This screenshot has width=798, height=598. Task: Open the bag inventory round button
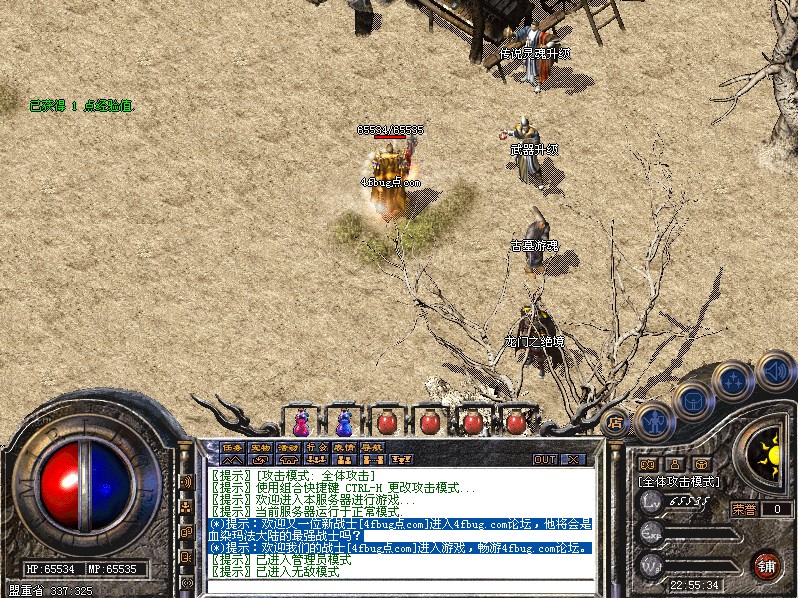(x=694, y=401)
